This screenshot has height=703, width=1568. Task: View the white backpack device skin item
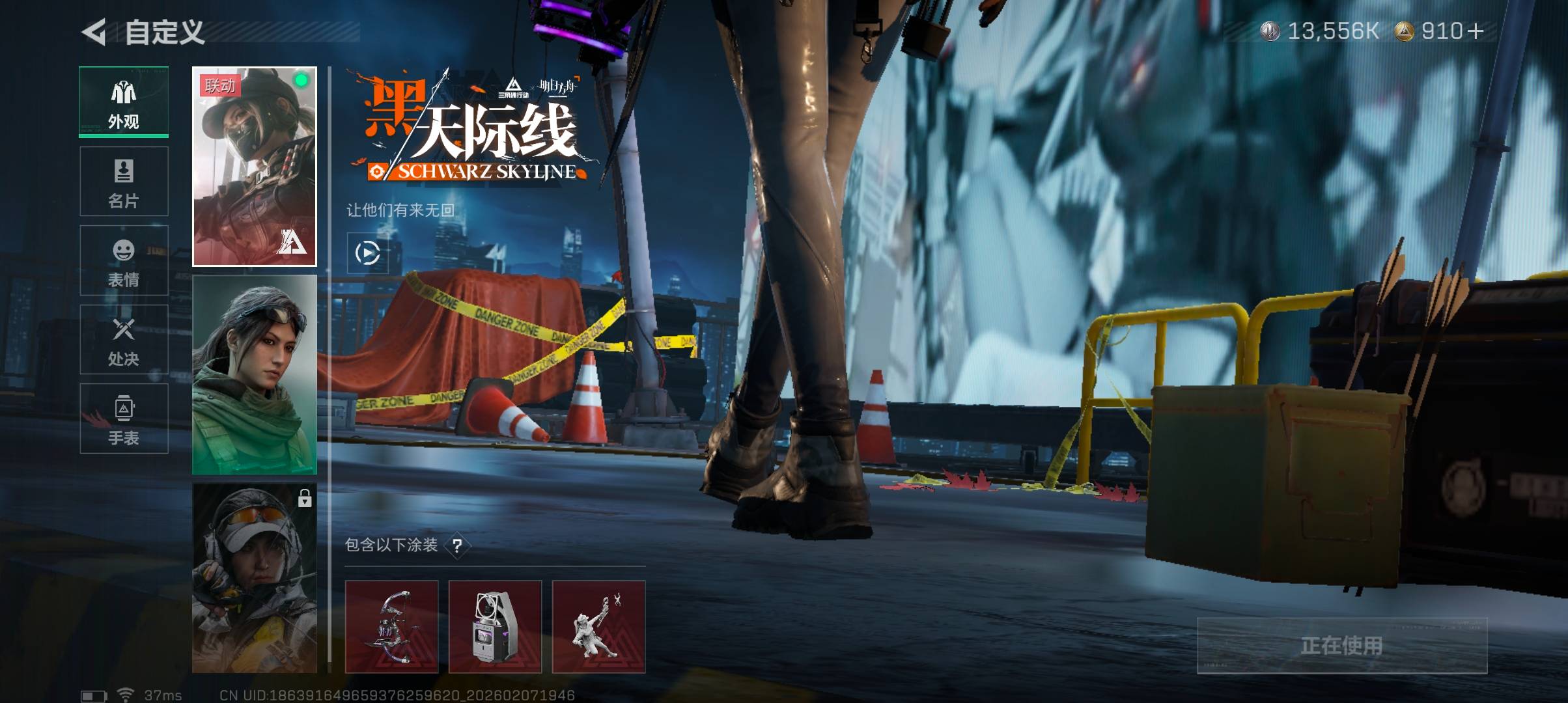tap(495, 626)
